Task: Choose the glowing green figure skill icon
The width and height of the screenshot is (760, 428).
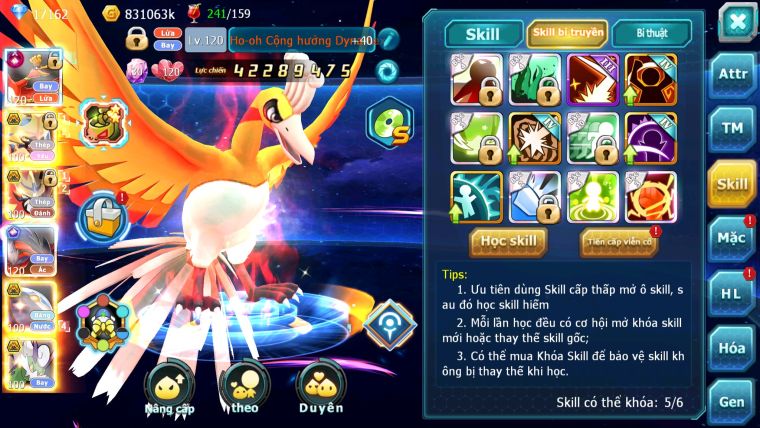Action: pyautogui.click(x=593, y=197)
